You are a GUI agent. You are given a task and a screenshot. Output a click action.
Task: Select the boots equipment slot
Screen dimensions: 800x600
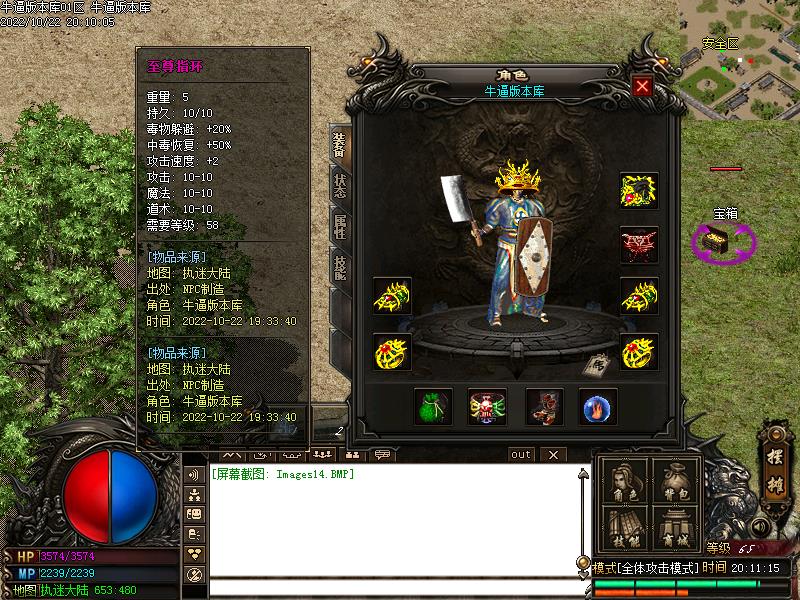tap(544, 406)
